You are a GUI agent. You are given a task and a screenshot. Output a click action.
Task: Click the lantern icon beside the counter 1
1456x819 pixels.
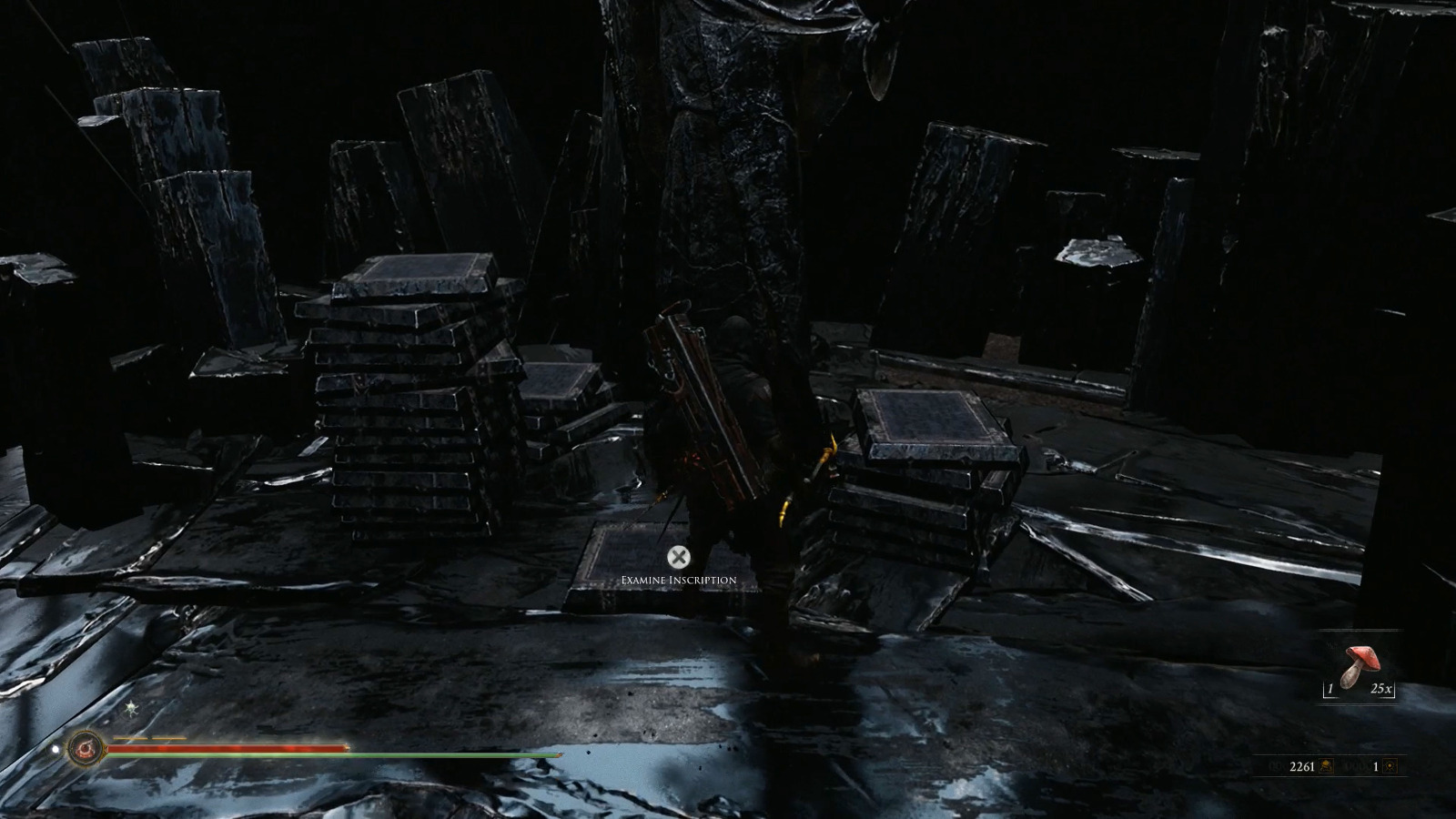(1390, 767)
